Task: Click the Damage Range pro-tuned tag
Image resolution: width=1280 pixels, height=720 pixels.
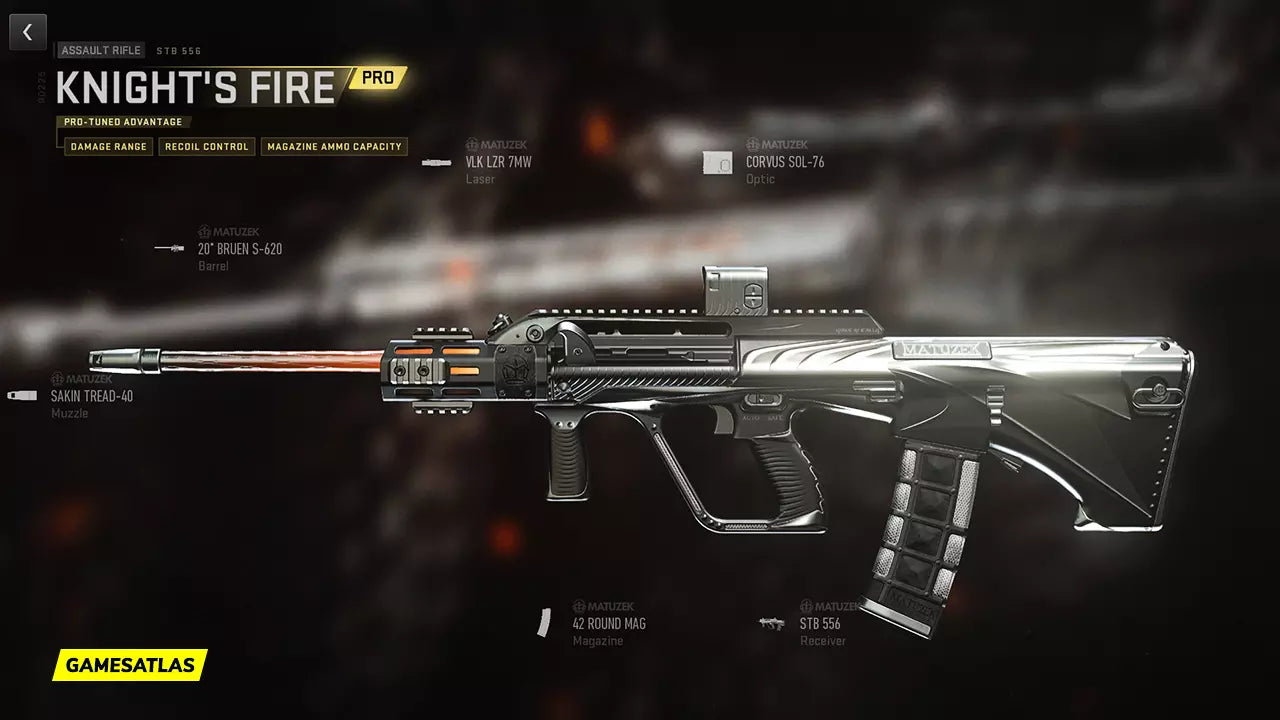Action: [108, 147]
